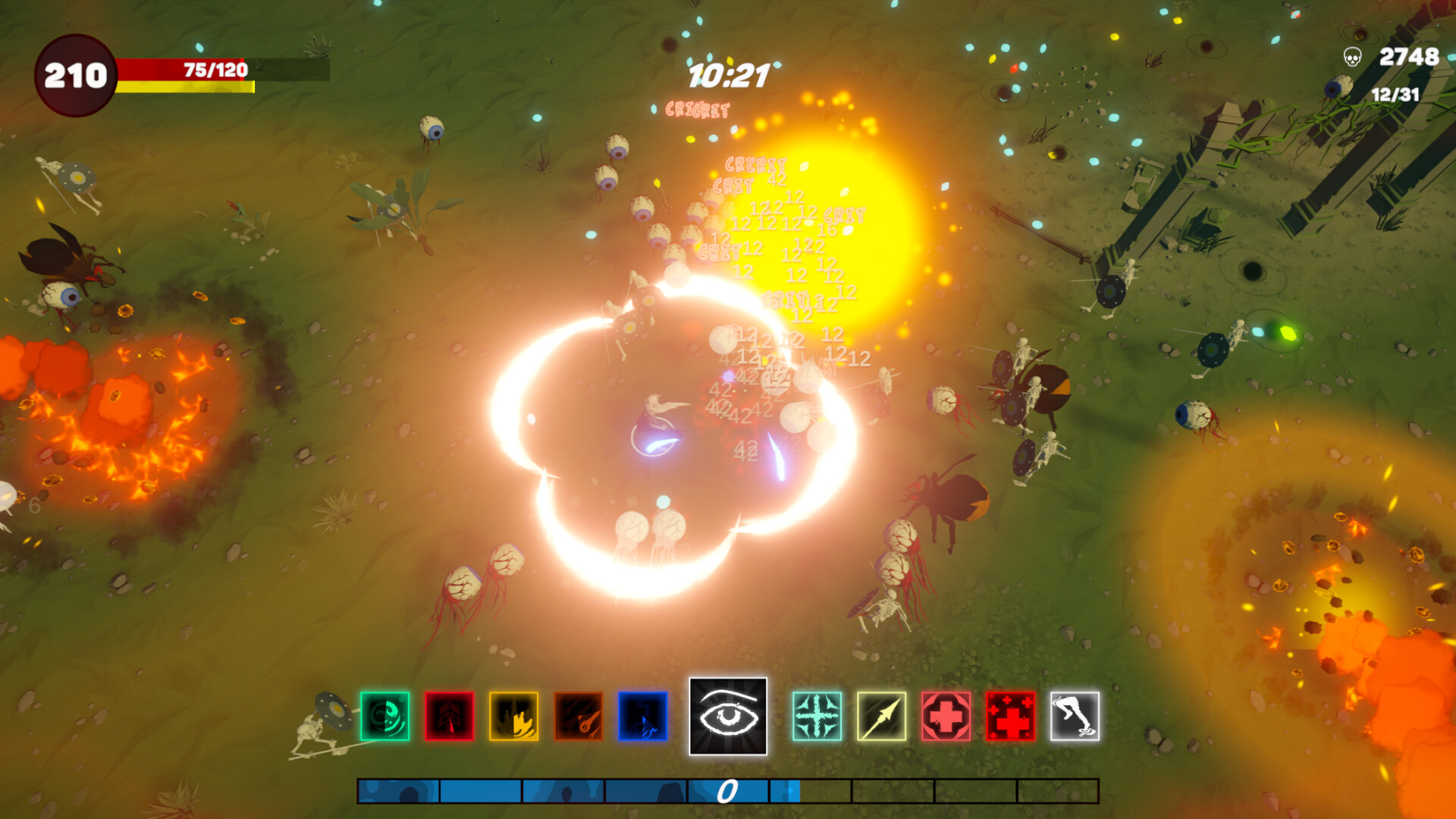Viewport: 1456px width, 819px height.
Task: Click the 12/31 enemy counter
Action: click(x=1394, y=95)
